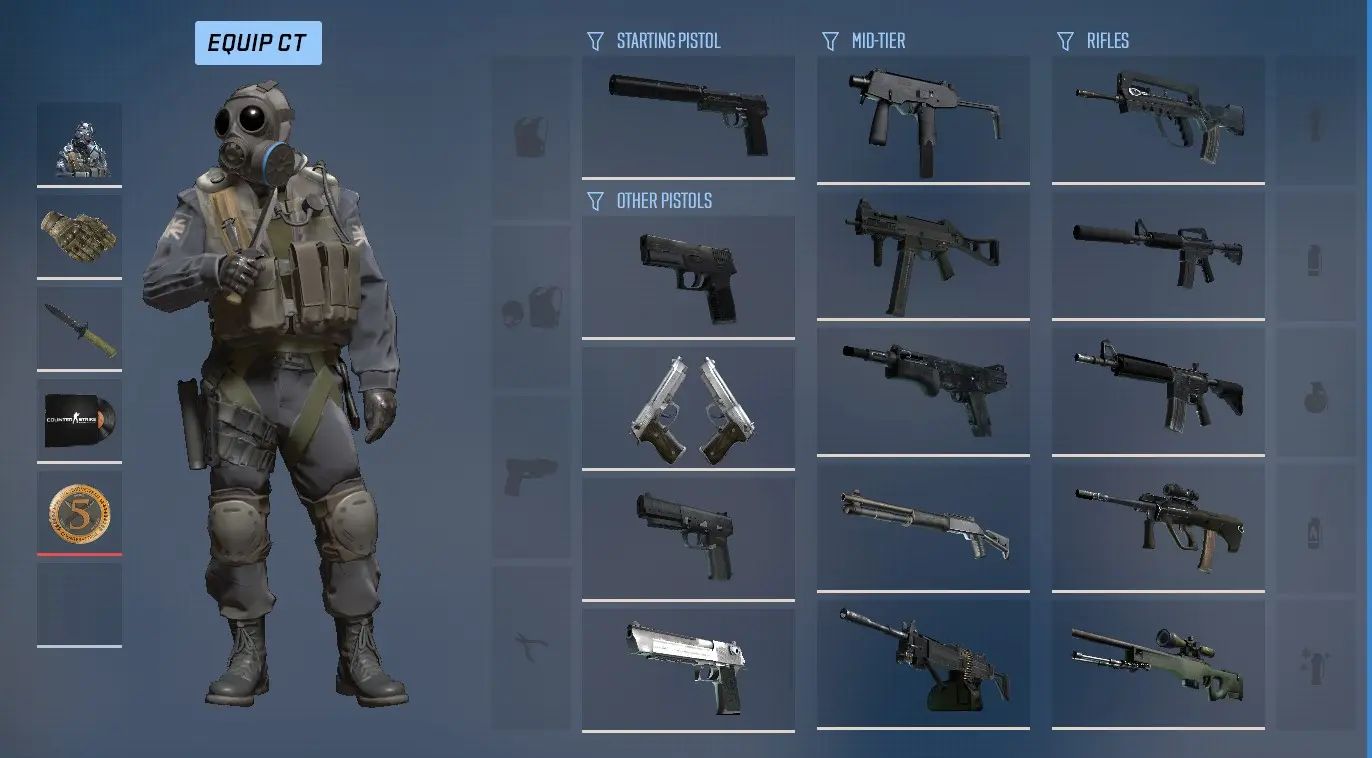The width and height of the screenshot is (1372, 758).
Task: Choose the Negev machine gun
Action: click(922, 663)
